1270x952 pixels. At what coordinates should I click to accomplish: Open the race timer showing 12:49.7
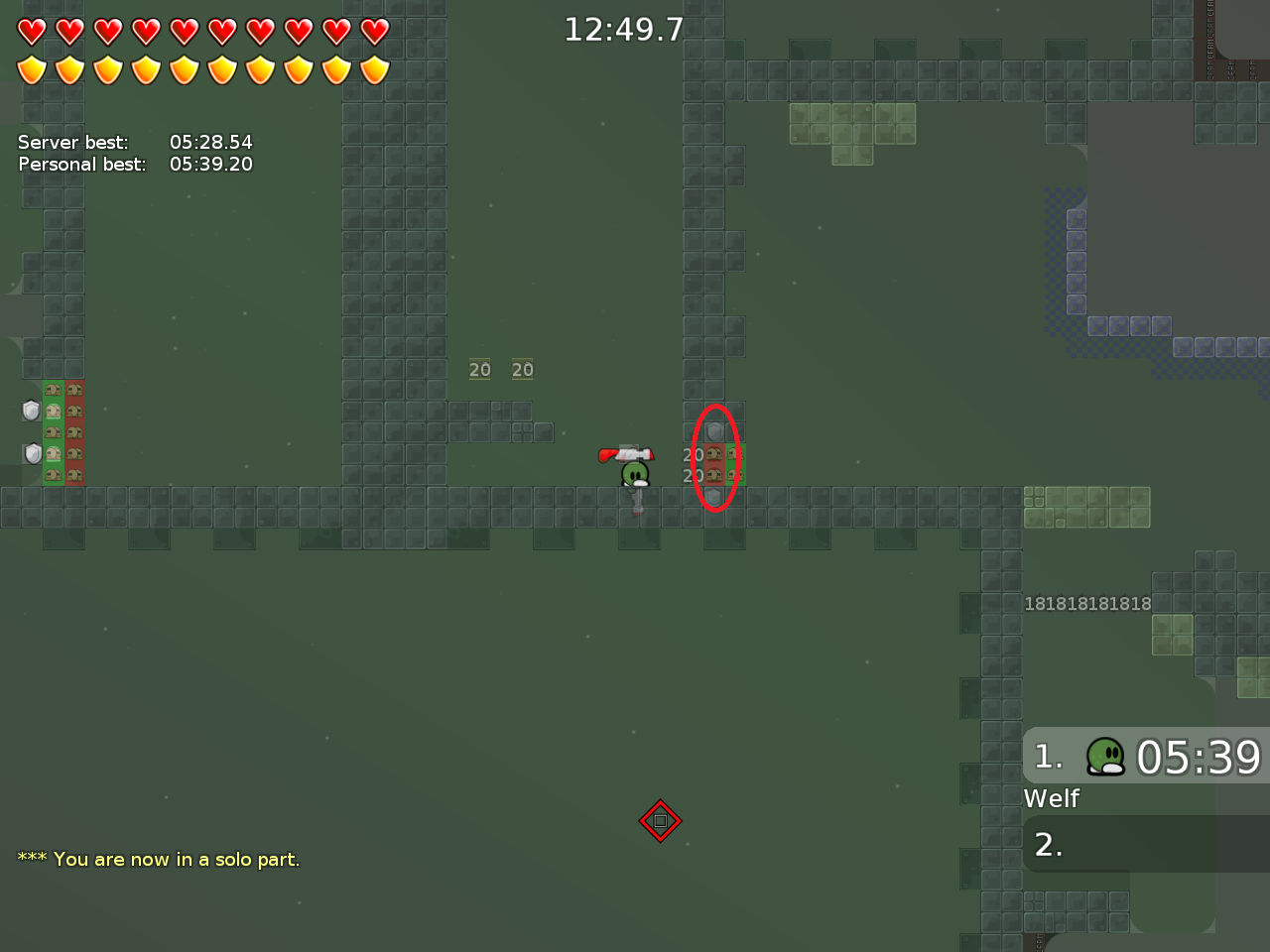tap(624, 29)
